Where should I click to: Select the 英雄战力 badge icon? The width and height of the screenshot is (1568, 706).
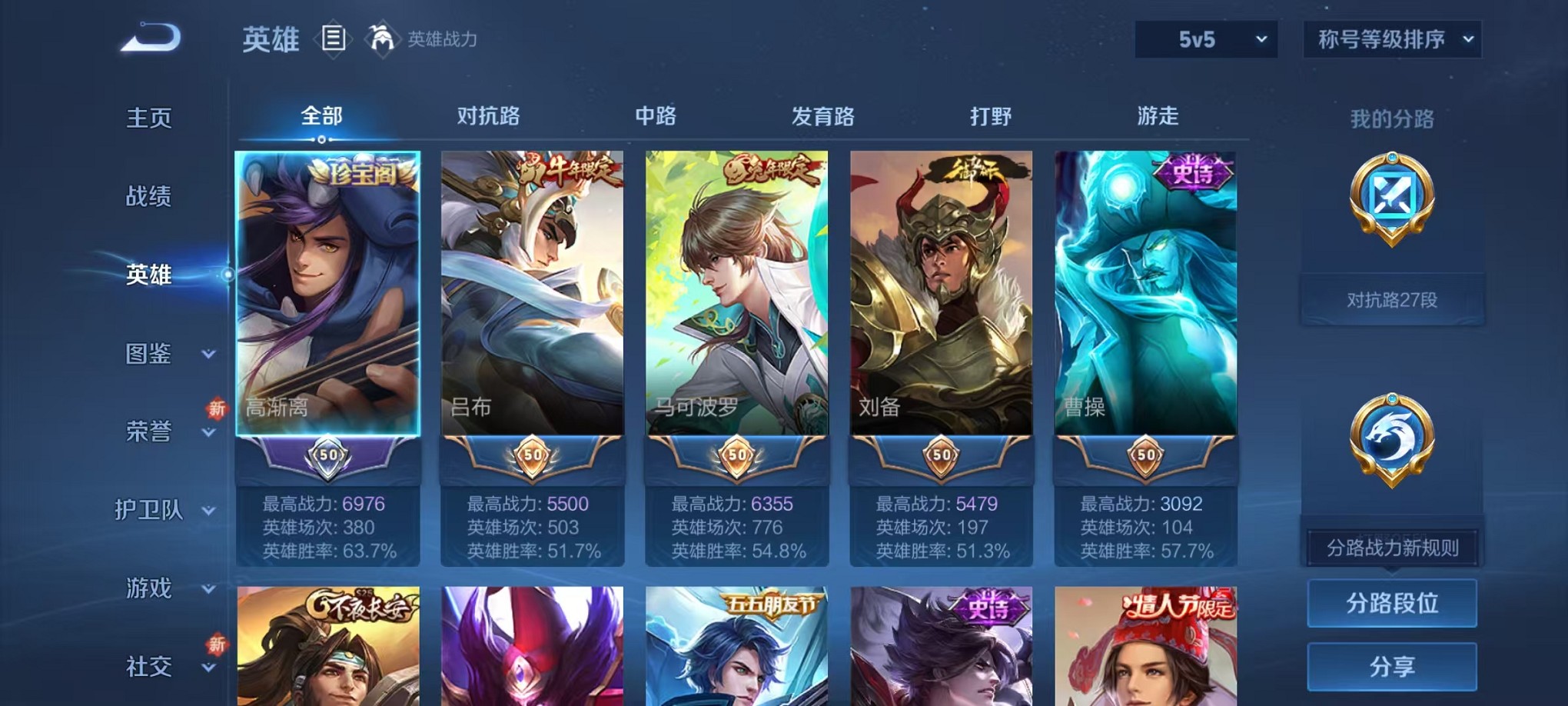(381, 37)
